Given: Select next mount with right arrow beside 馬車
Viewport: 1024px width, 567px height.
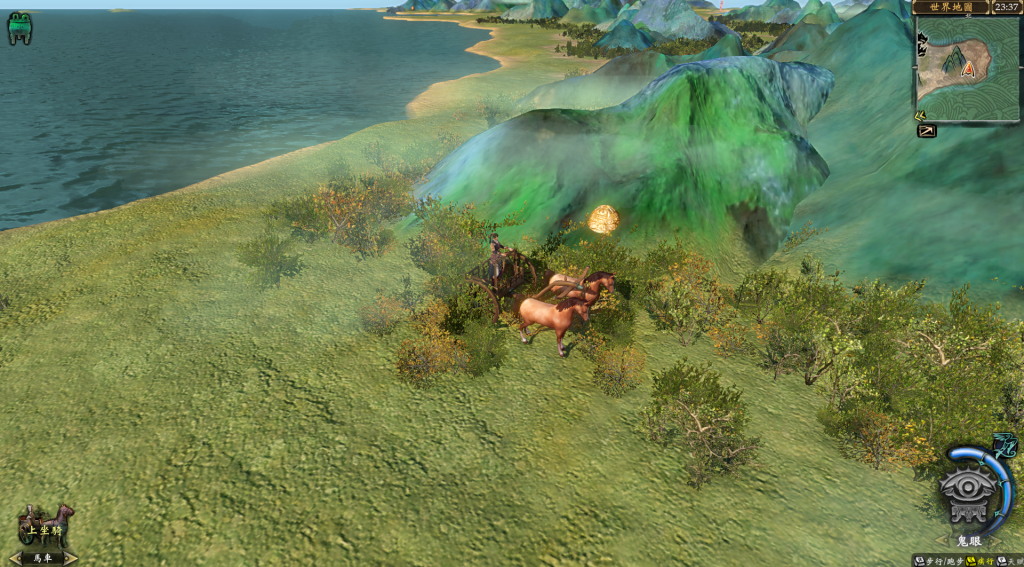Looking at the screenshot, I should coord(71,558).
